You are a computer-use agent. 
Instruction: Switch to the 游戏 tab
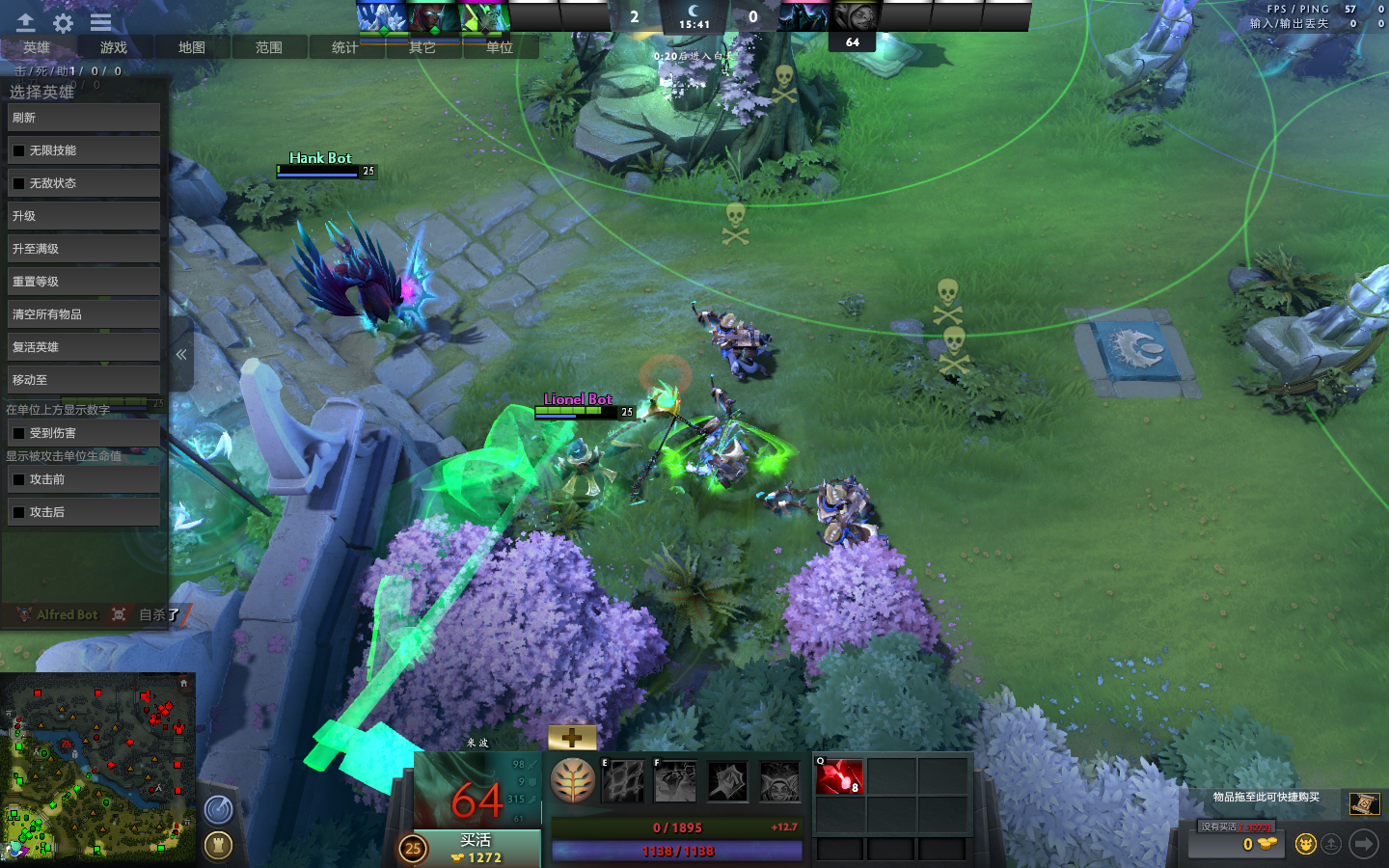click(114, 47)
